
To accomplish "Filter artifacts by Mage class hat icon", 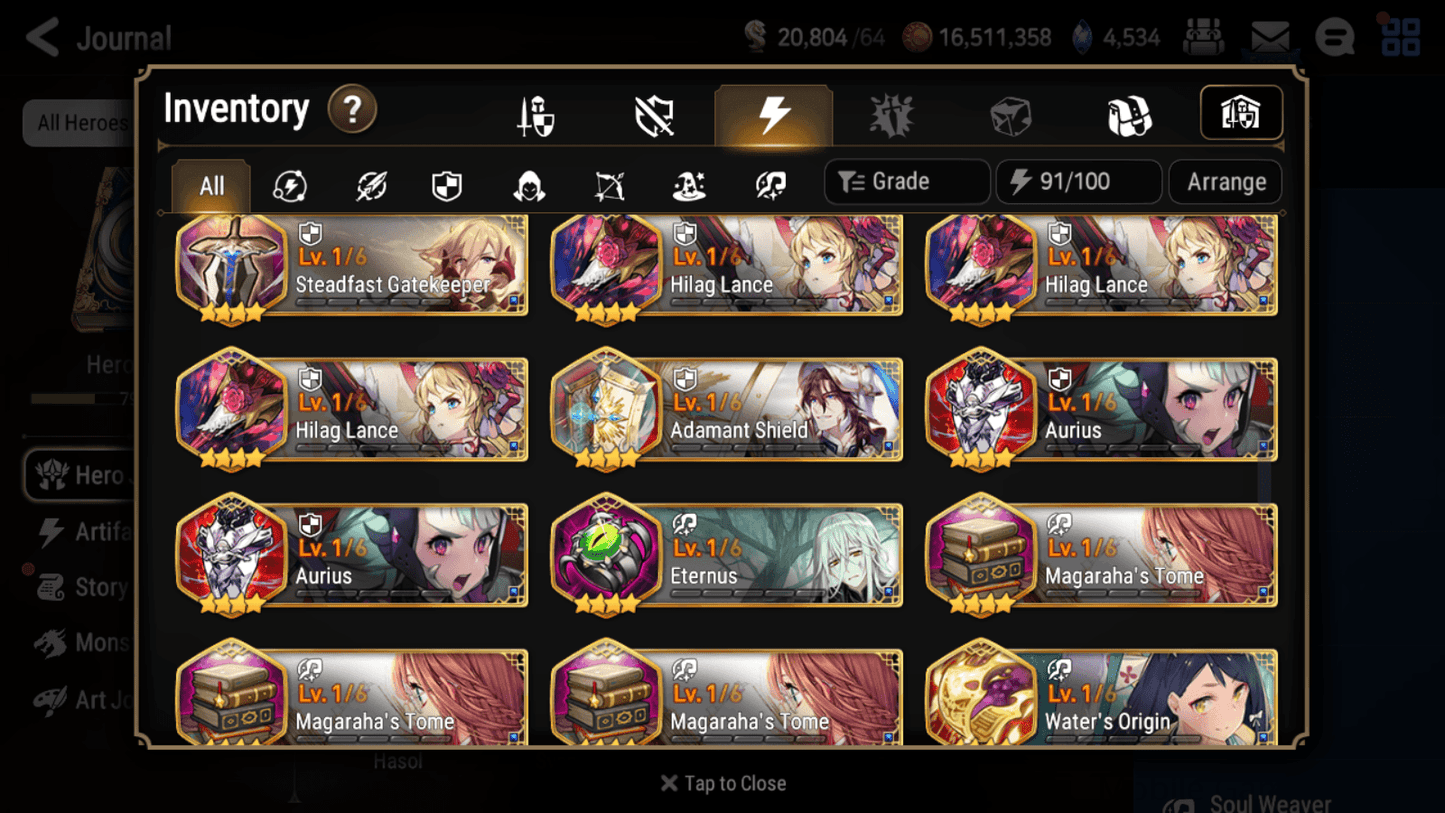I will click(x=688, y=183).
